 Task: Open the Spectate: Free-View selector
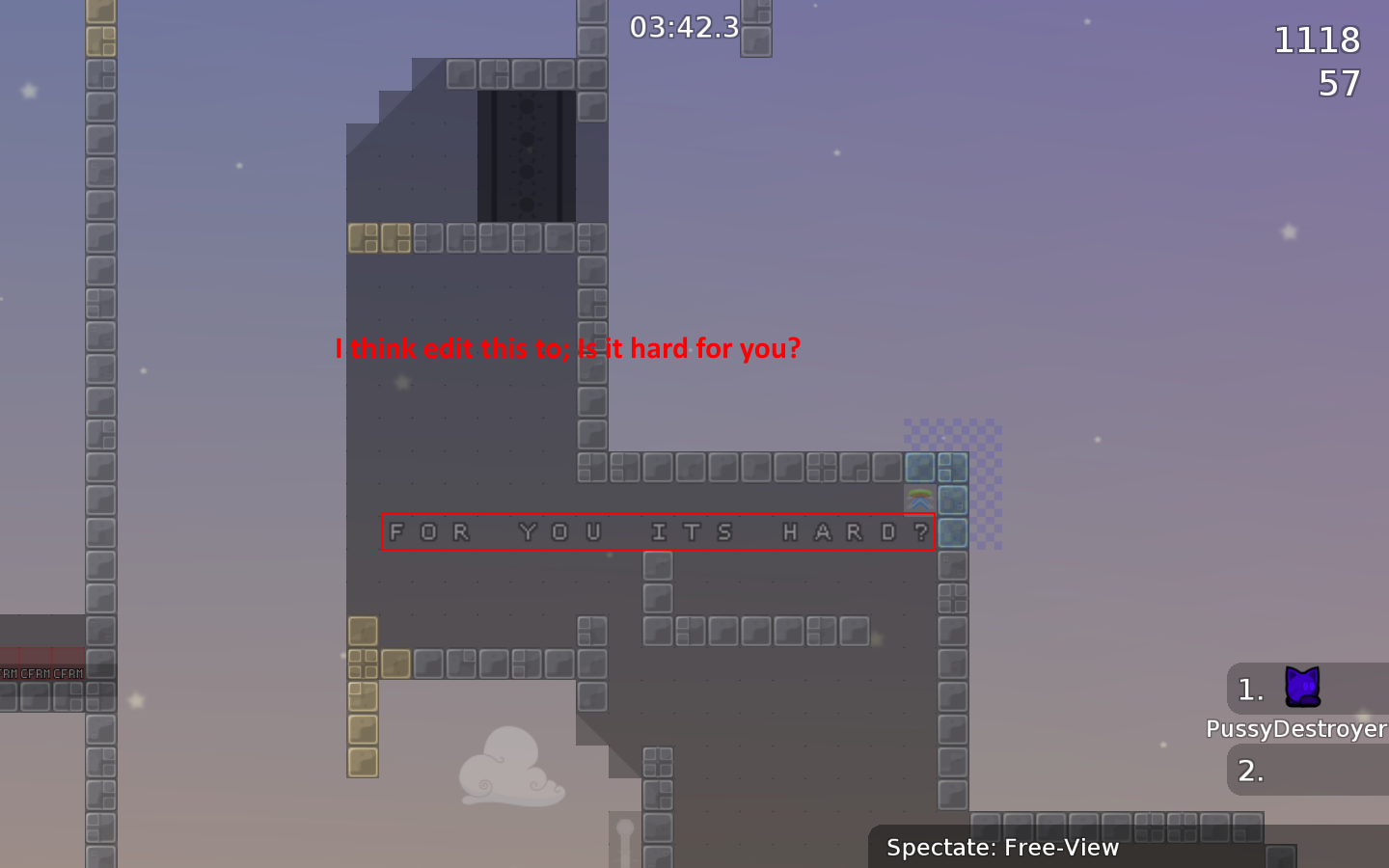click(1003, 848)
